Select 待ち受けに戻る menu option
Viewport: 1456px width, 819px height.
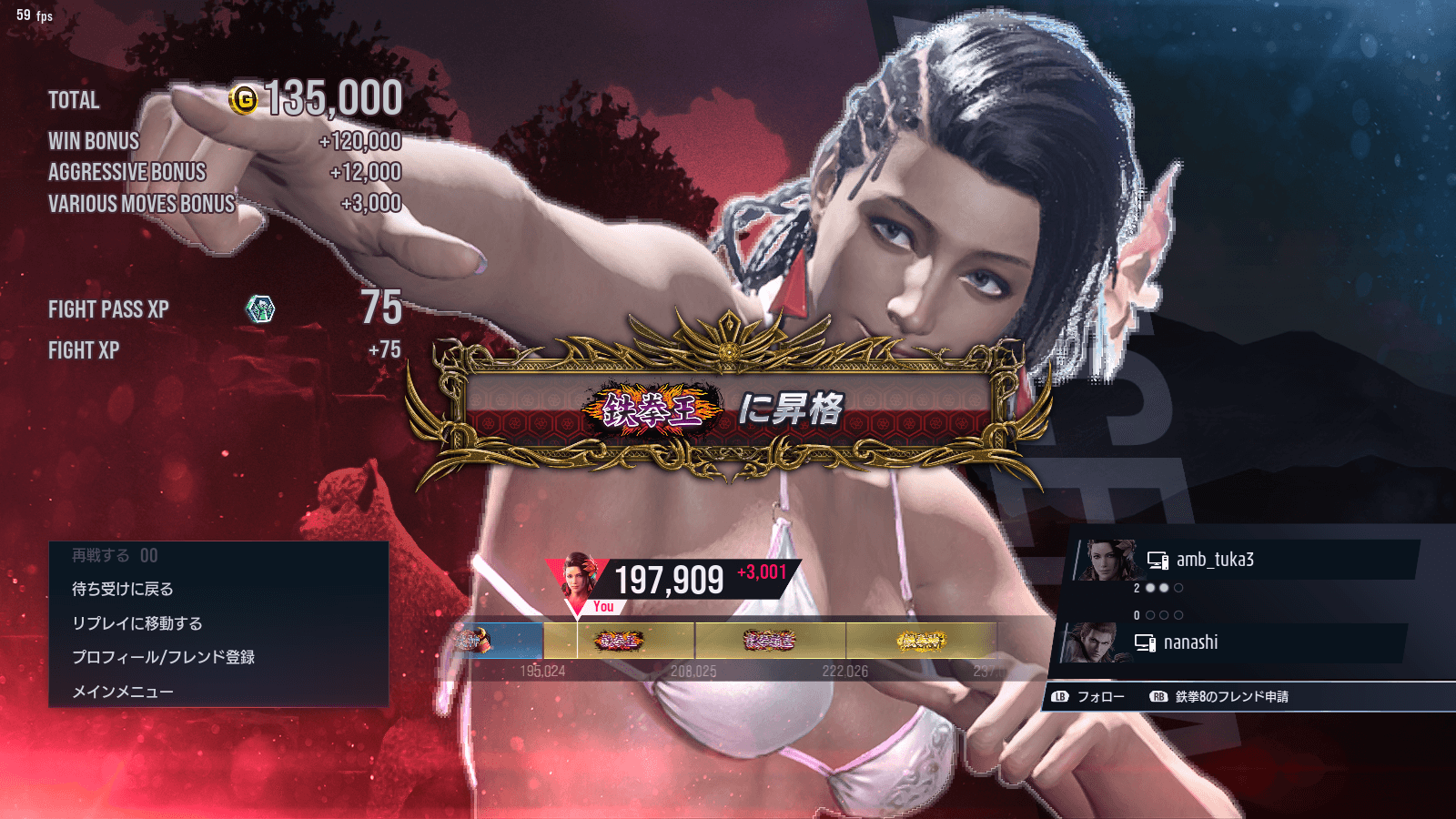tap(123, 589)
